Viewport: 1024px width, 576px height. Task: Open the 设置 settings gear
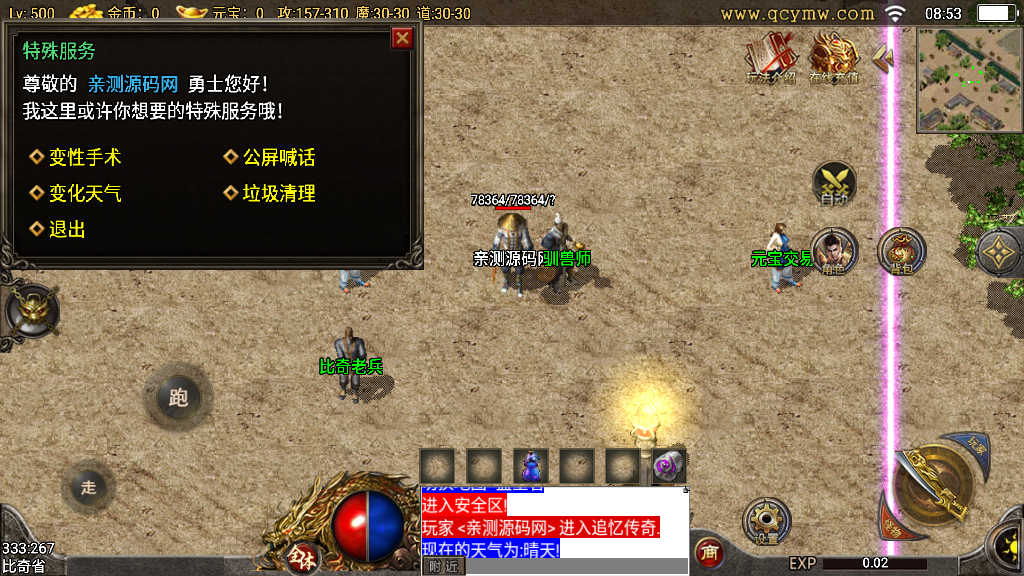pos(766,522)
